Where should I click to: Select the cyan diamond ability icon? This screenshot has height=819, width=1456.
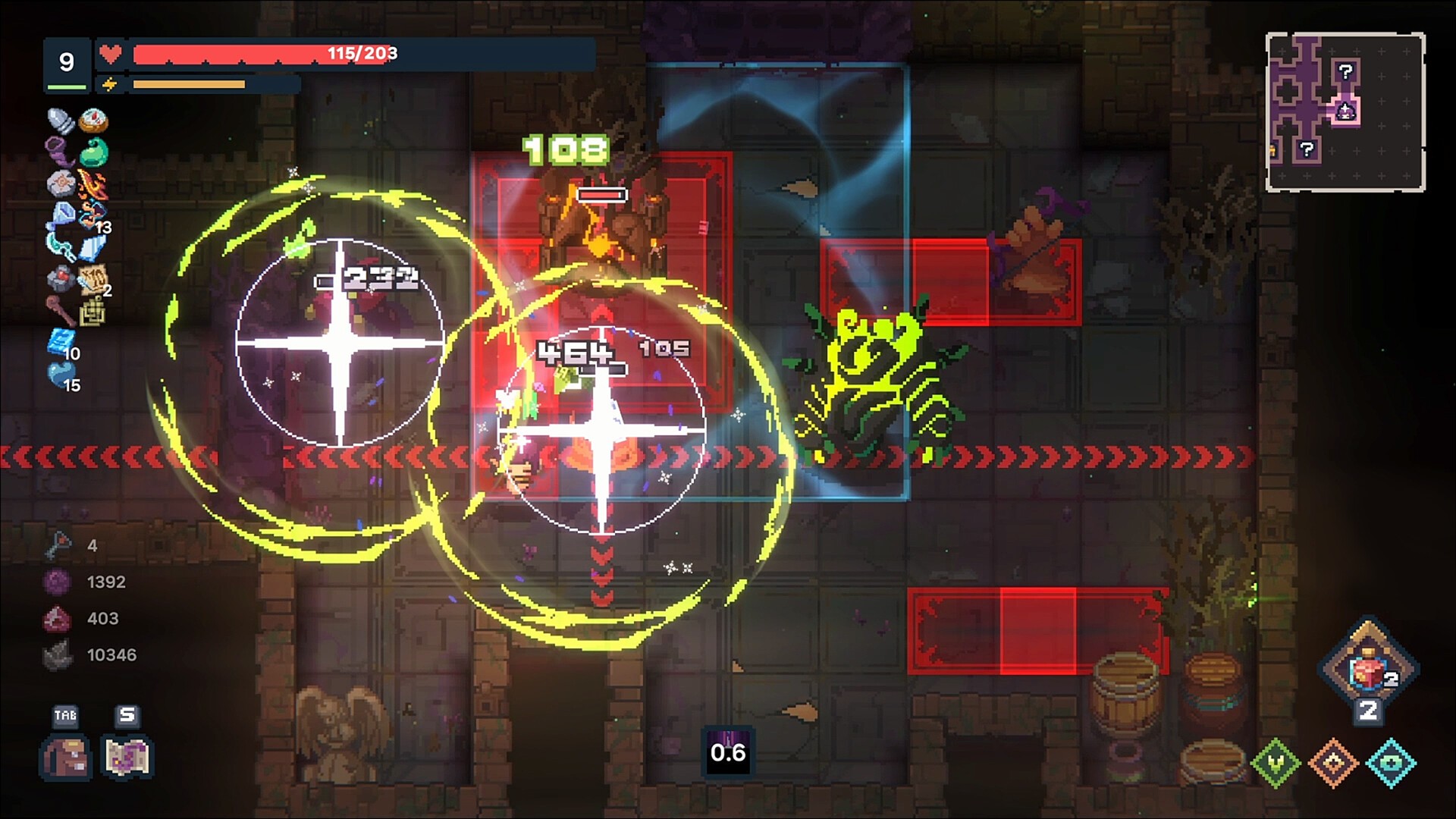point(1392,762)
